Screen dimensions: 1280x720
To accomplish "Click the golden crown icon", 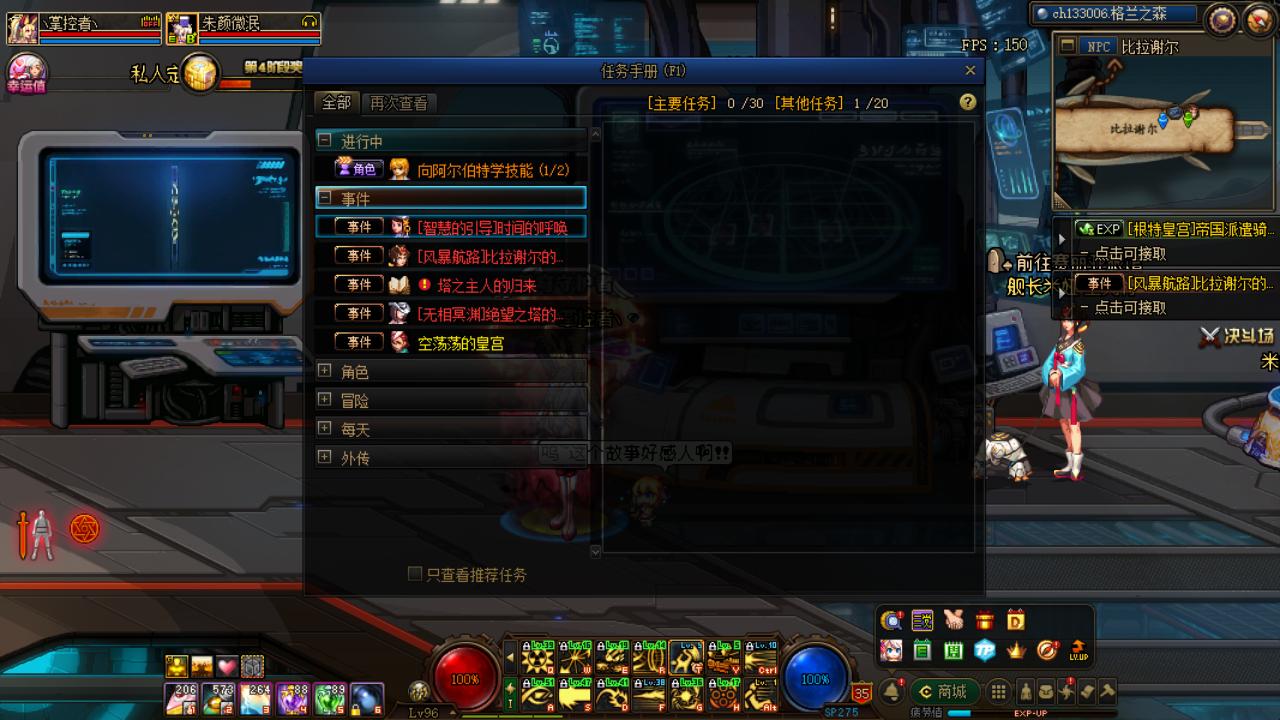I will pos(1015,650).
